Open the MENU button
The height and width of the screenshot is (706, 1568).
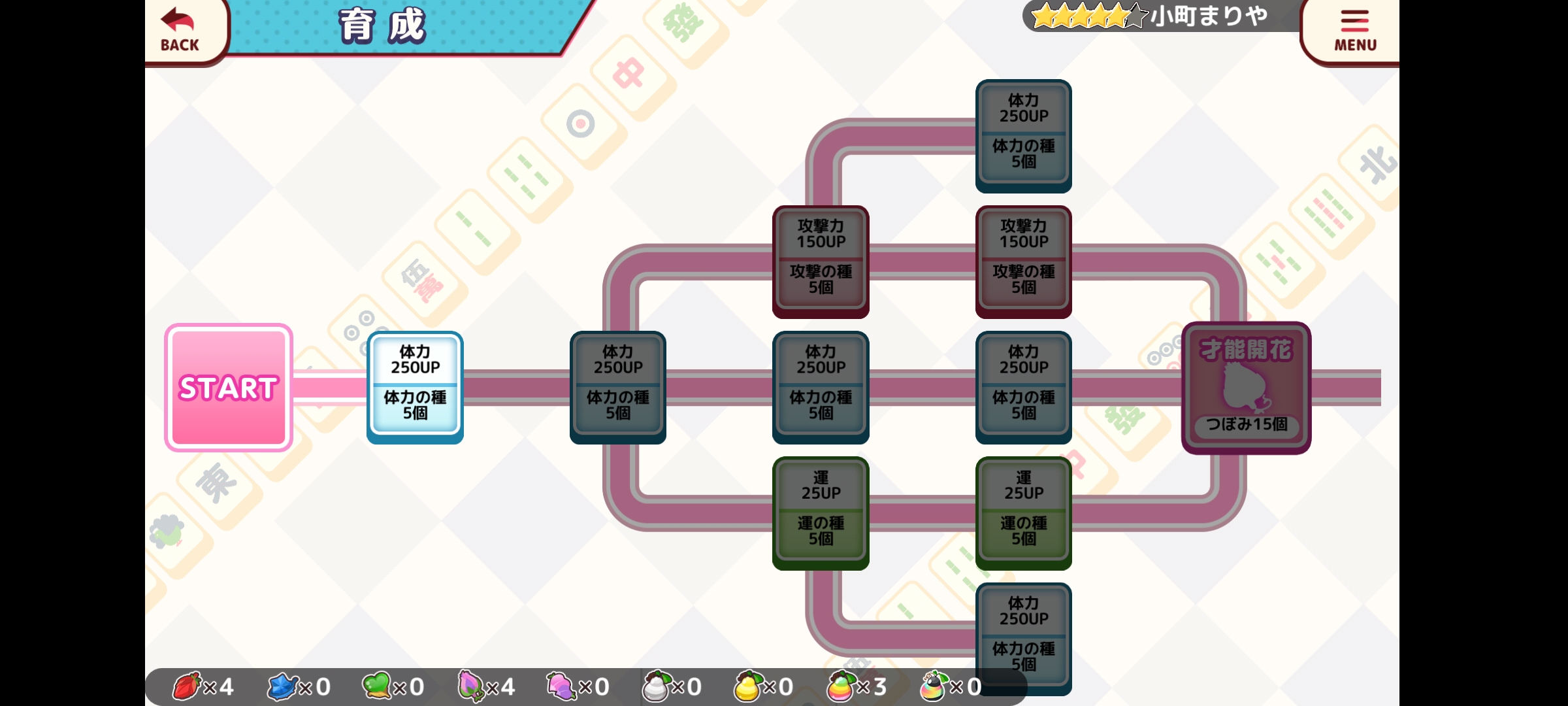coord(1354,30)
